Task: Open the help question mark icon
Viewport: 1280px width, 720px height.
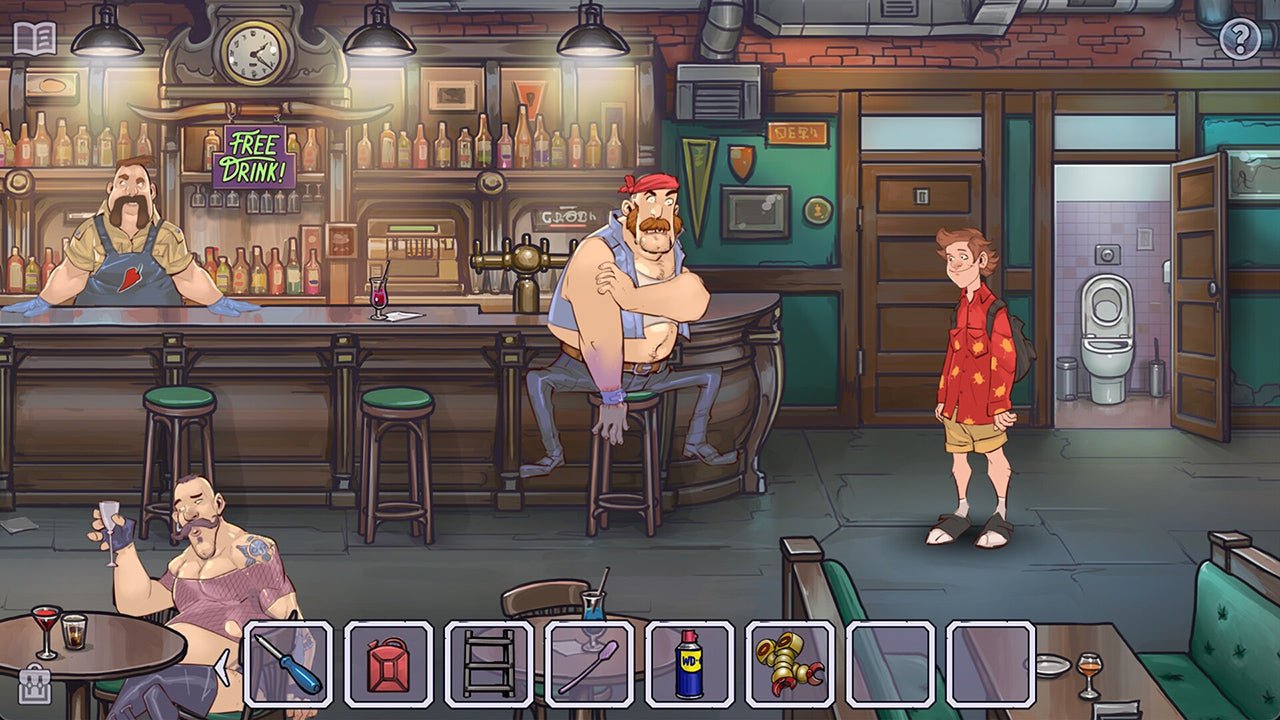Action: pyautogui.click(x=1240, y=40)
